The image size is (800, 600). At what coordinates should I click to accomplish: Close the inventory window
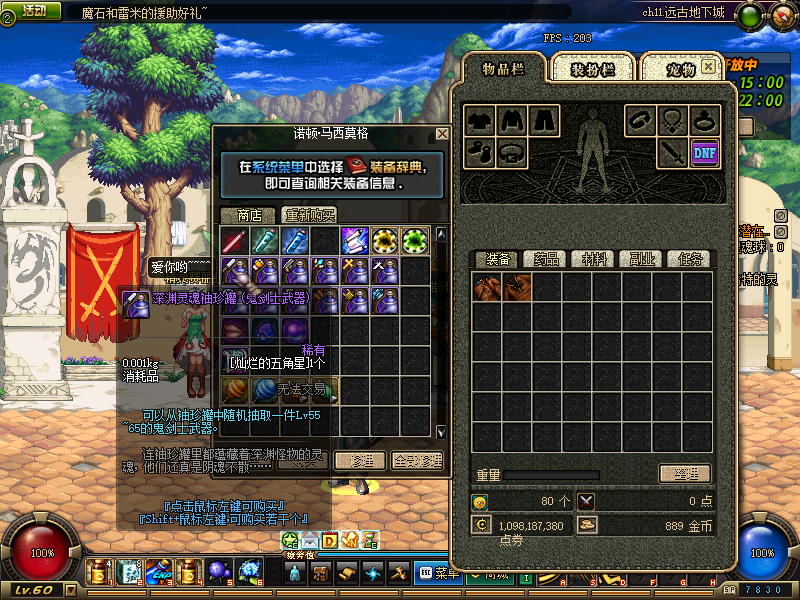point(709,66)
